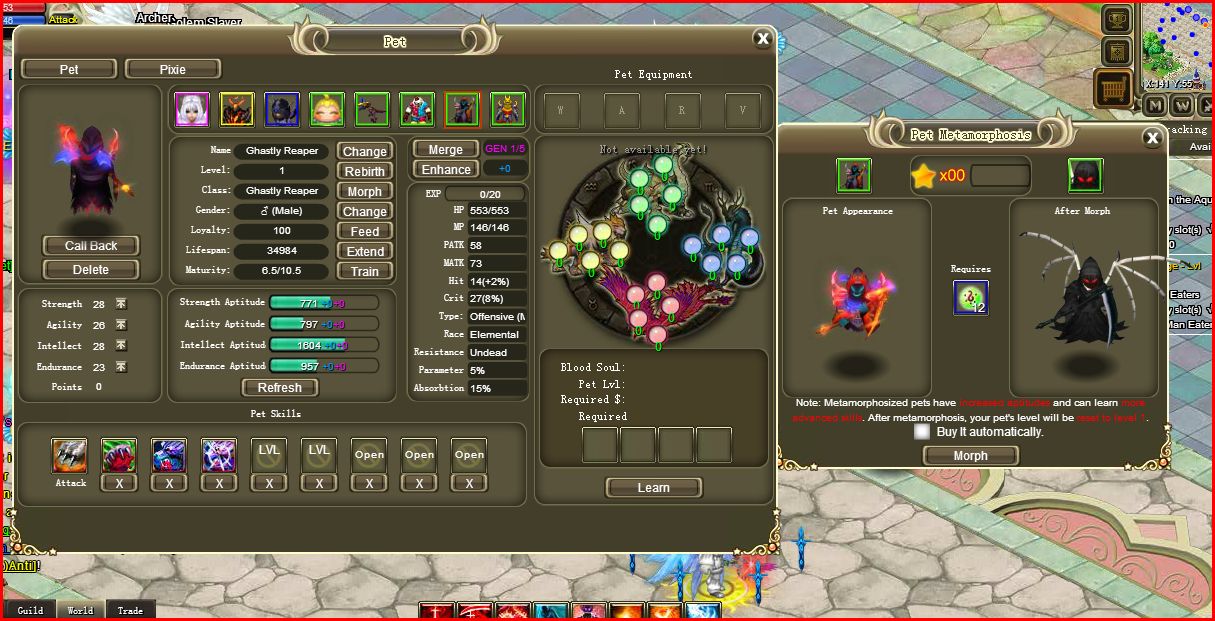Refresh the pet aptitudes

(x=279, y=388)
